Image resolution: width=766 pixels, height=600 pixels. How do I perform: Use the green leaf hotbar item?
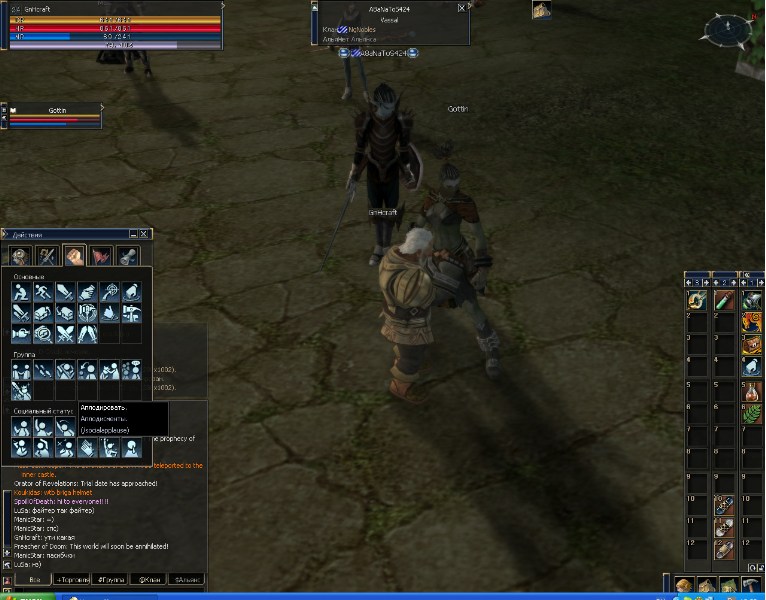[x=750, y=412]
